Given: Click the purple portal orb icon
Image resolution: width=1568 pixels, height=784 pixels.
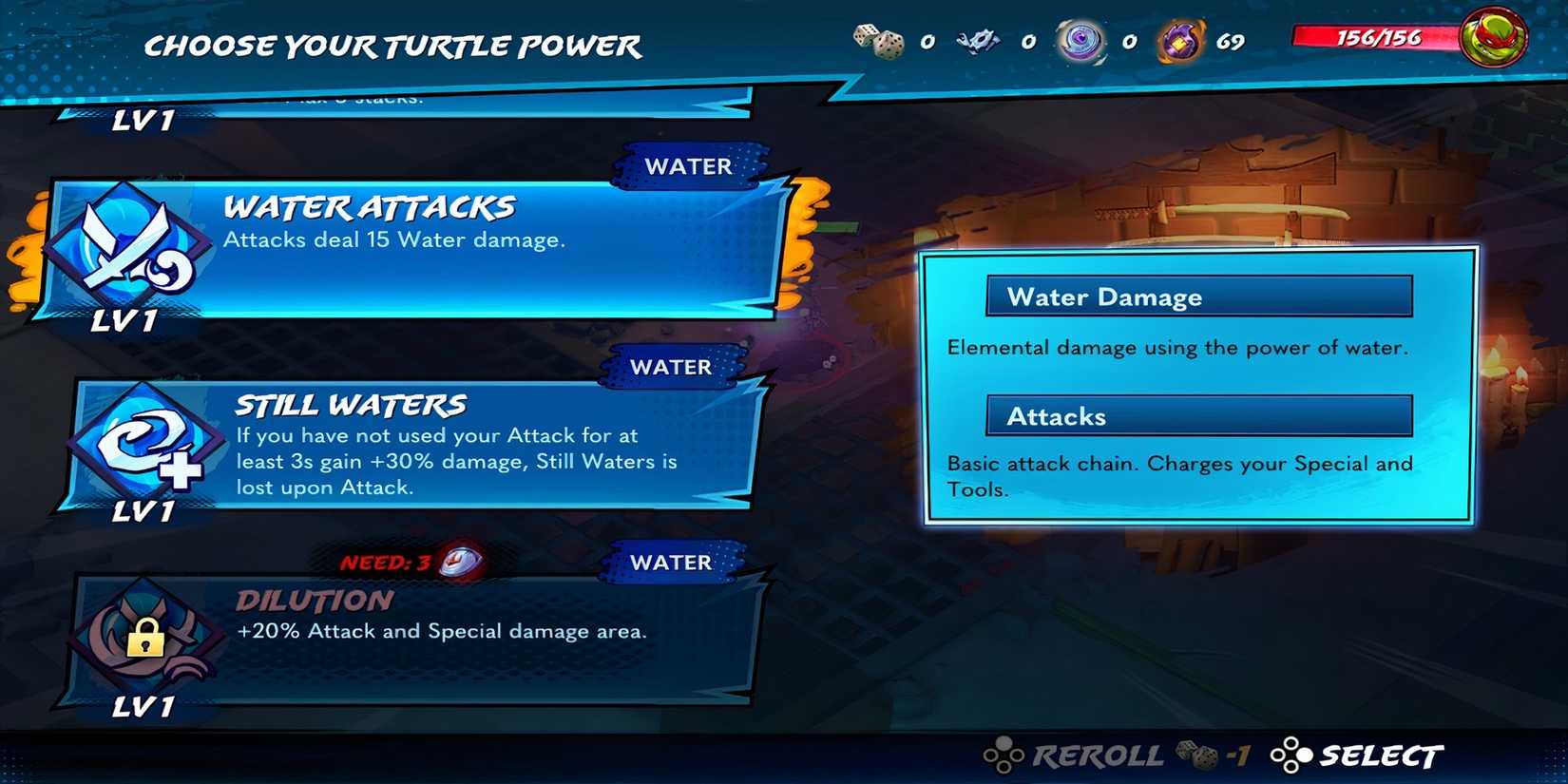Looking at the screenshot, I should point(1081,40).
